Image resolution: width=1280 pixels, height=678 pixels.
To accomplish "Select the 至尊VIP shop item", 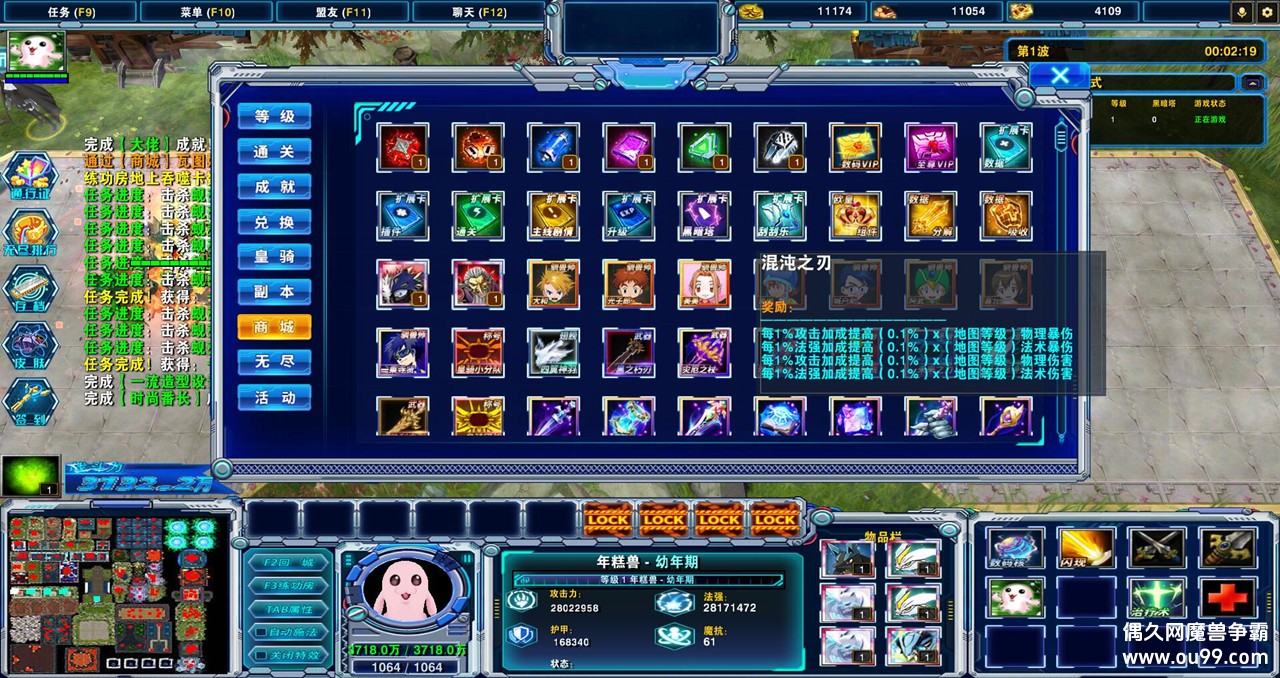I will coord(931,148).
